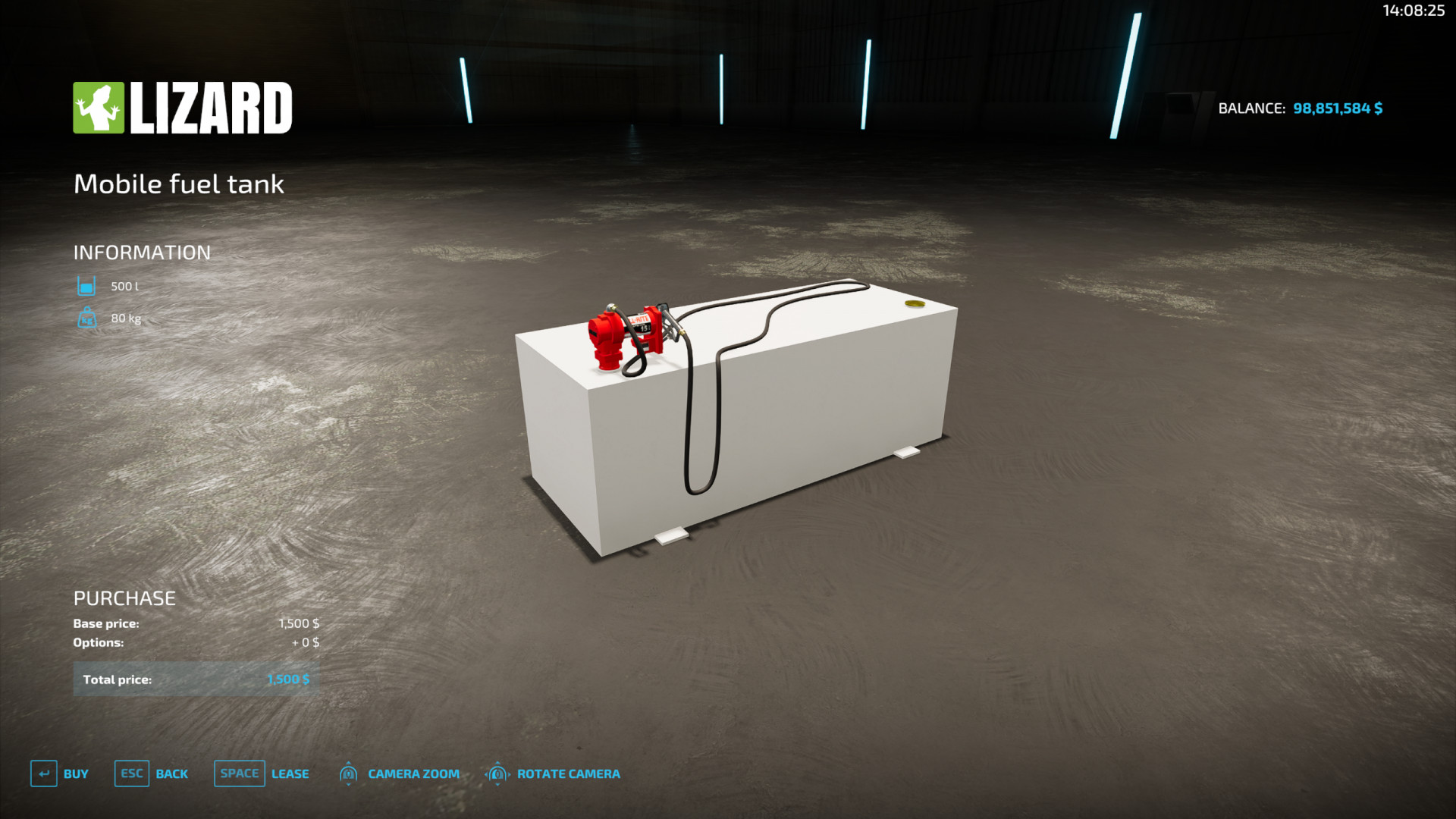Select the Base price value of 1,500 $

(299, 623)
